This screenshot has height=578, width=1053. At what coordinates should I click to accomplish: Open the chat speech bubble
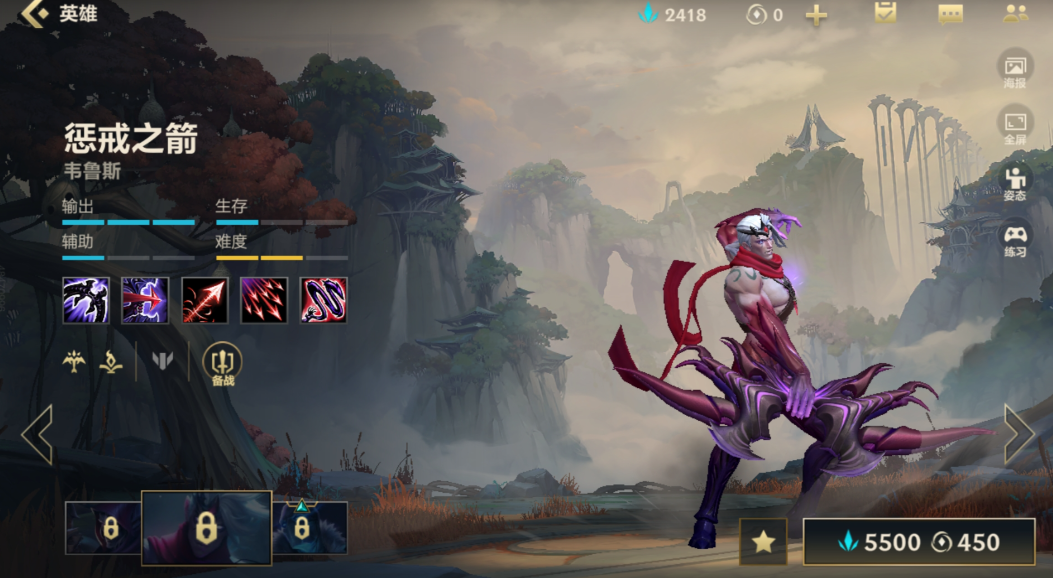pos(950,14)
